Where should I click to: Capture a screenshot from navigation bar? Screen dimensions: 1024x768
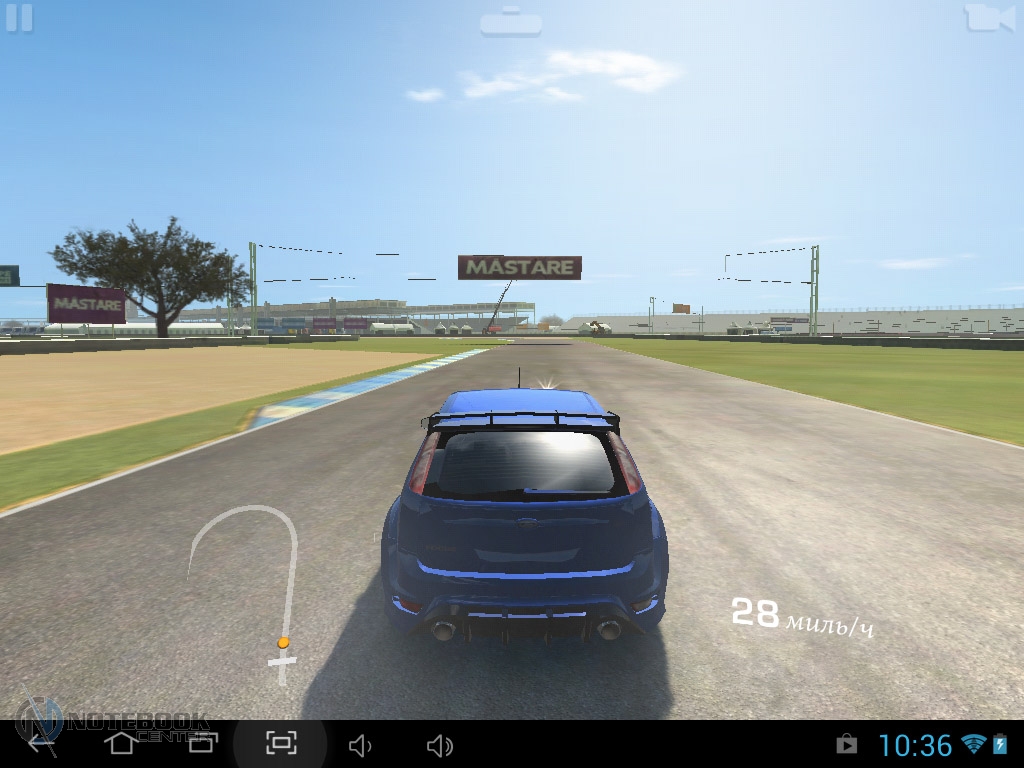(281, 743)
